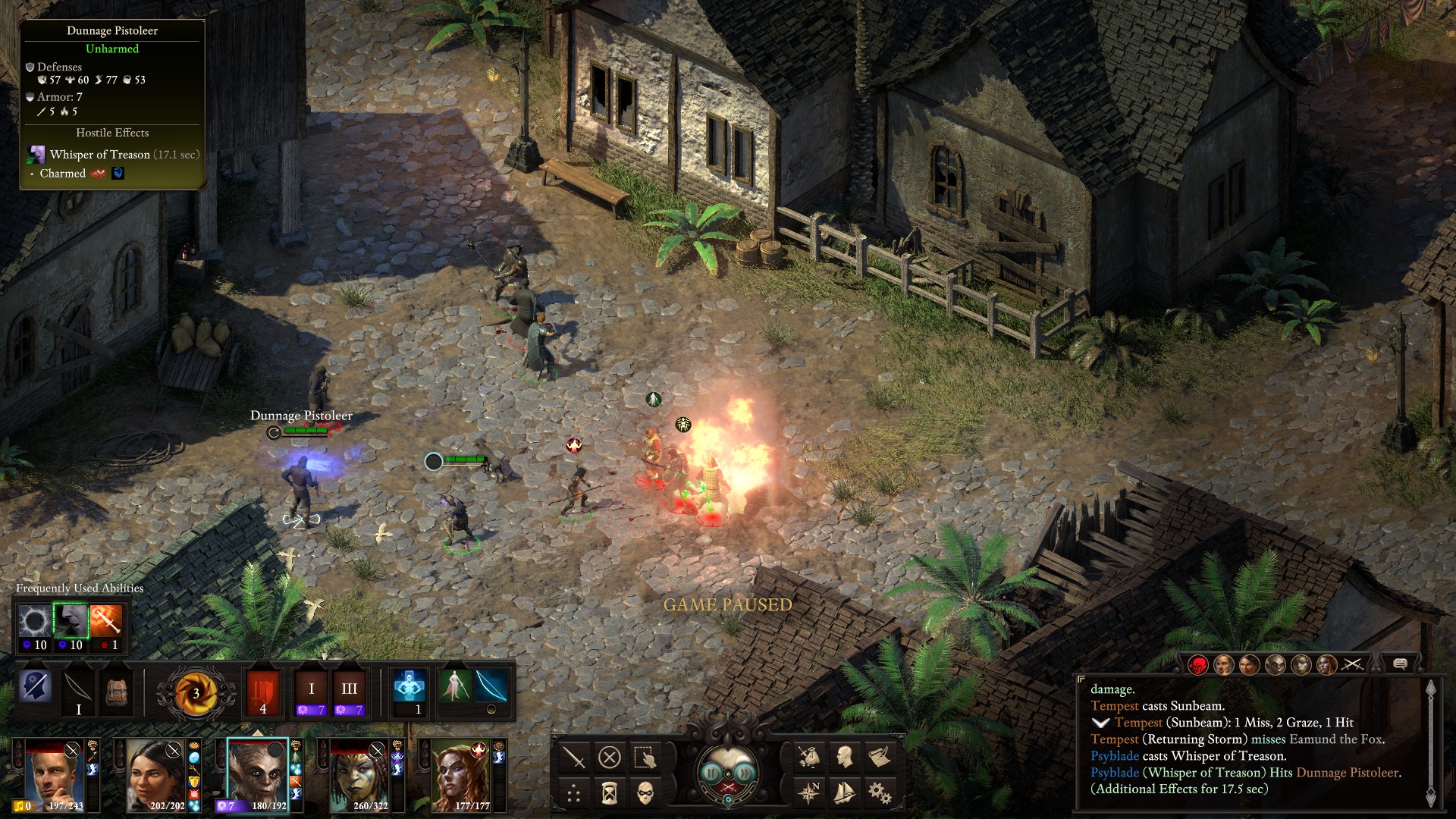This screenshot has width=1456, height=819.
Task: Click the golden swirl Empower button
Action: (x=196, y=692)
